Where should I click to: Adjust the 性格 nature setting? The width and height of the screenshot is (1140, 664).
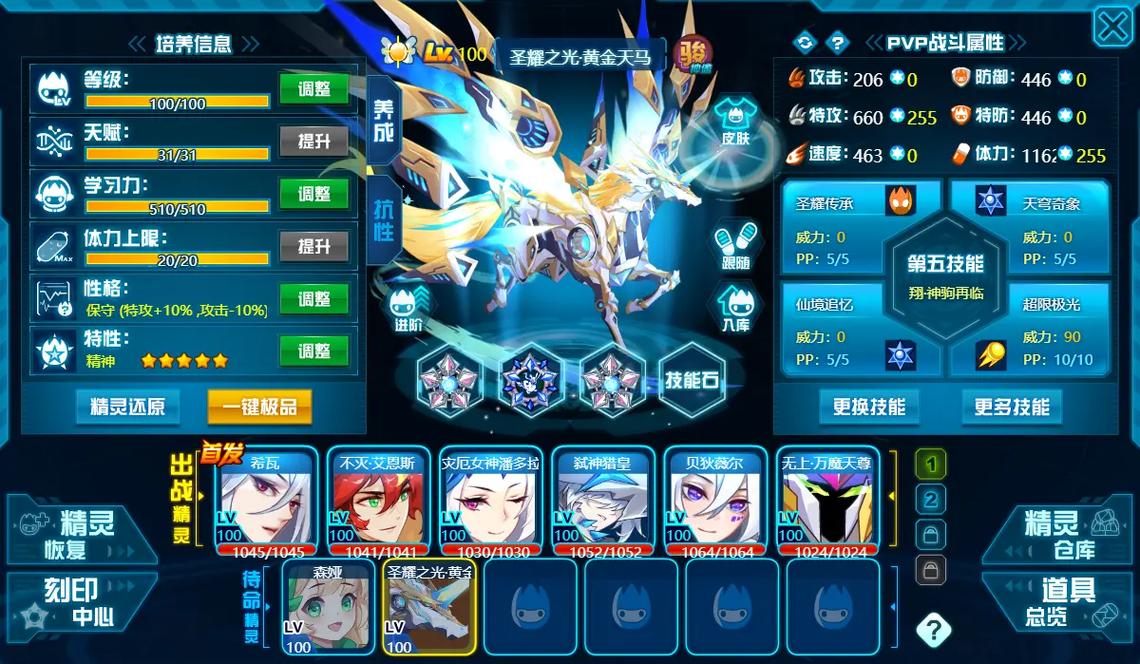[x=314, y=299]
